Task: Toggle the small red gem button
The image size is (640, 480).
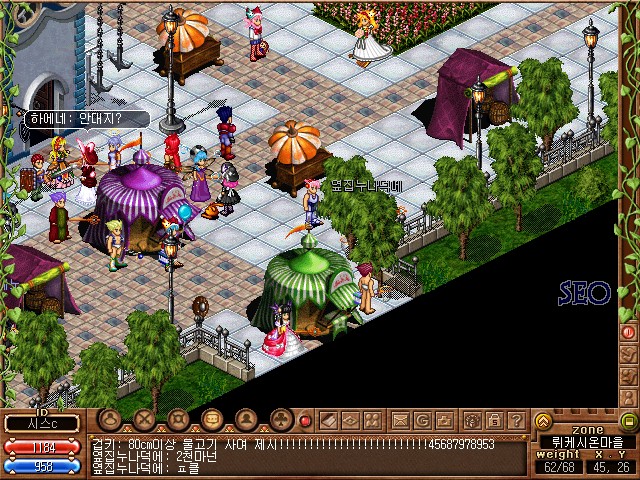Action: 306,421
